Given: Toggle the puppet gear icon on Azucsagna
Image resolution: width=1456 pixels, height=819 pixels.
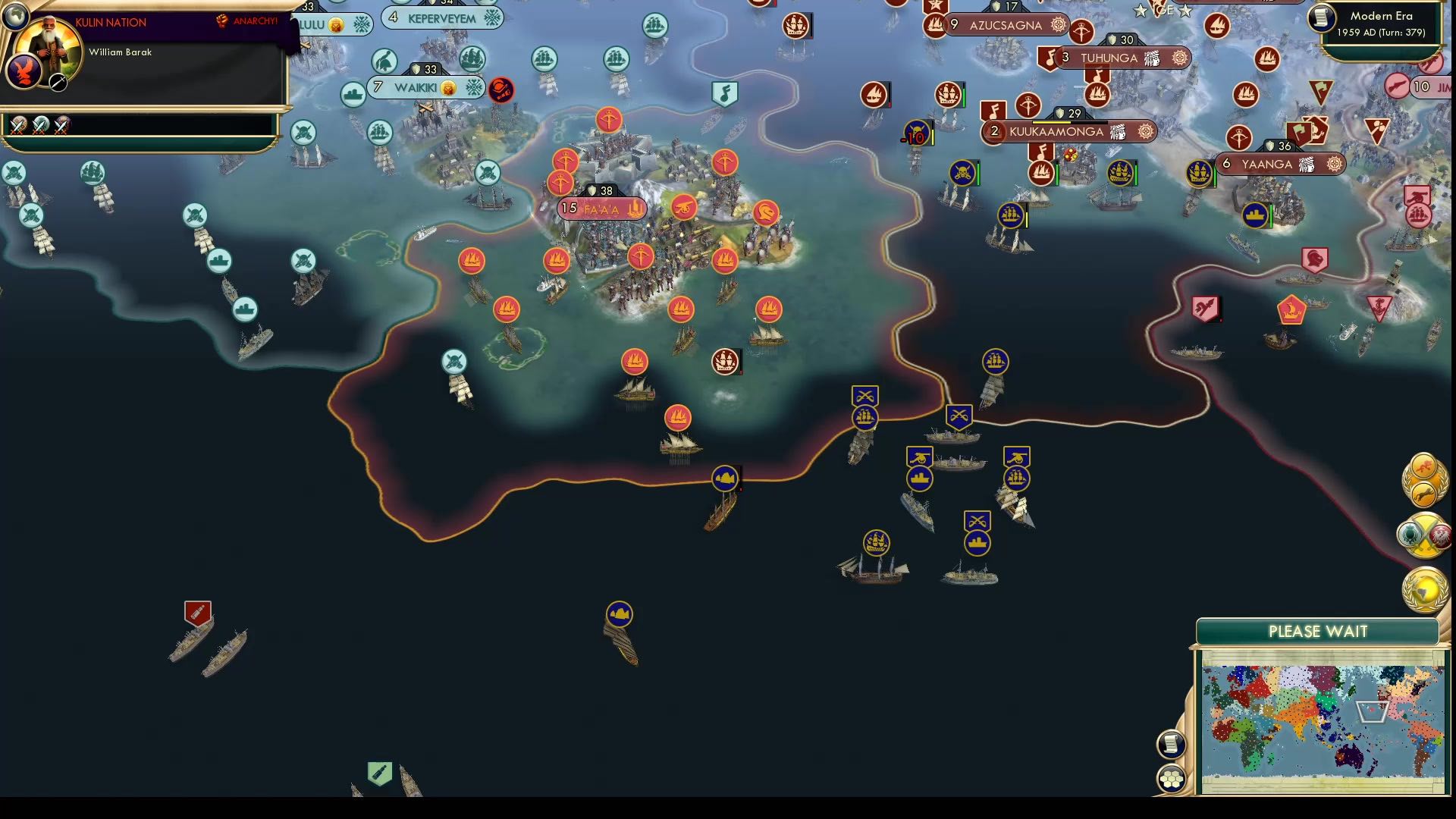Looking at the screenshot, I should (1056, 25).
